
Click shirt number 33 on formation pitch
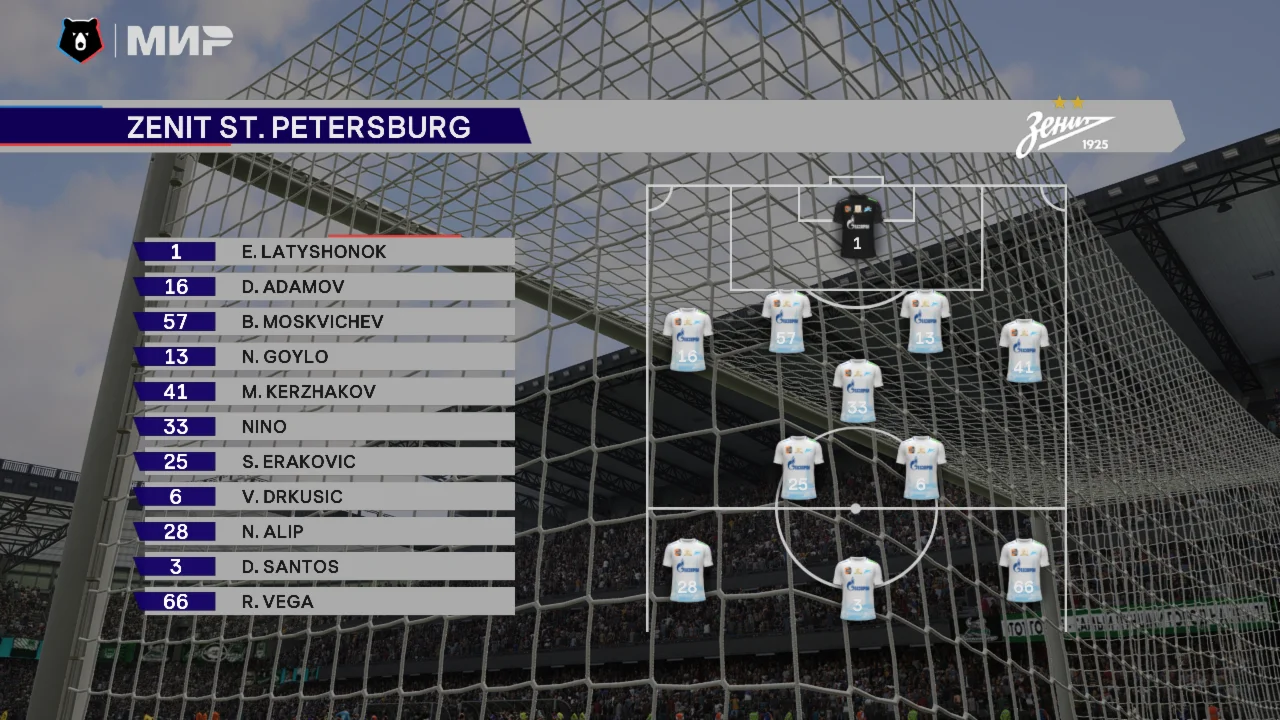[x=858, y=391]
